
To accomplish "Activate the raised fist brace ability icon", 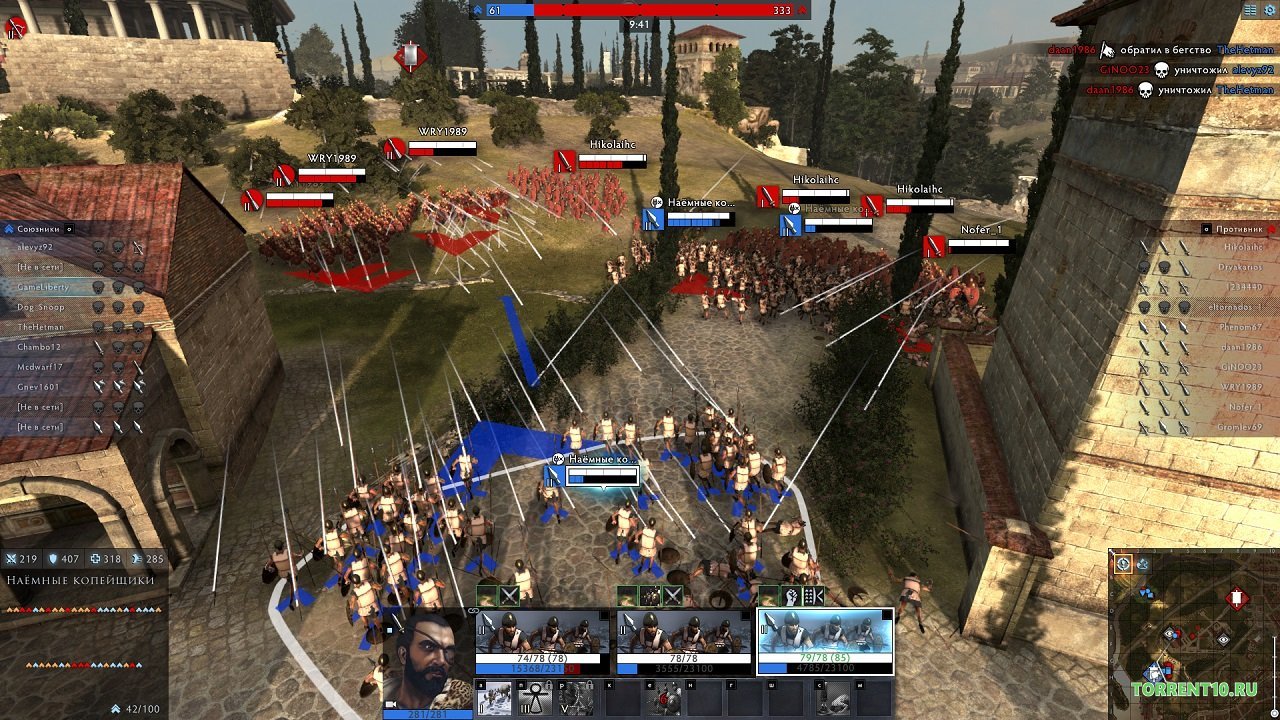I will tap(789, 594).
